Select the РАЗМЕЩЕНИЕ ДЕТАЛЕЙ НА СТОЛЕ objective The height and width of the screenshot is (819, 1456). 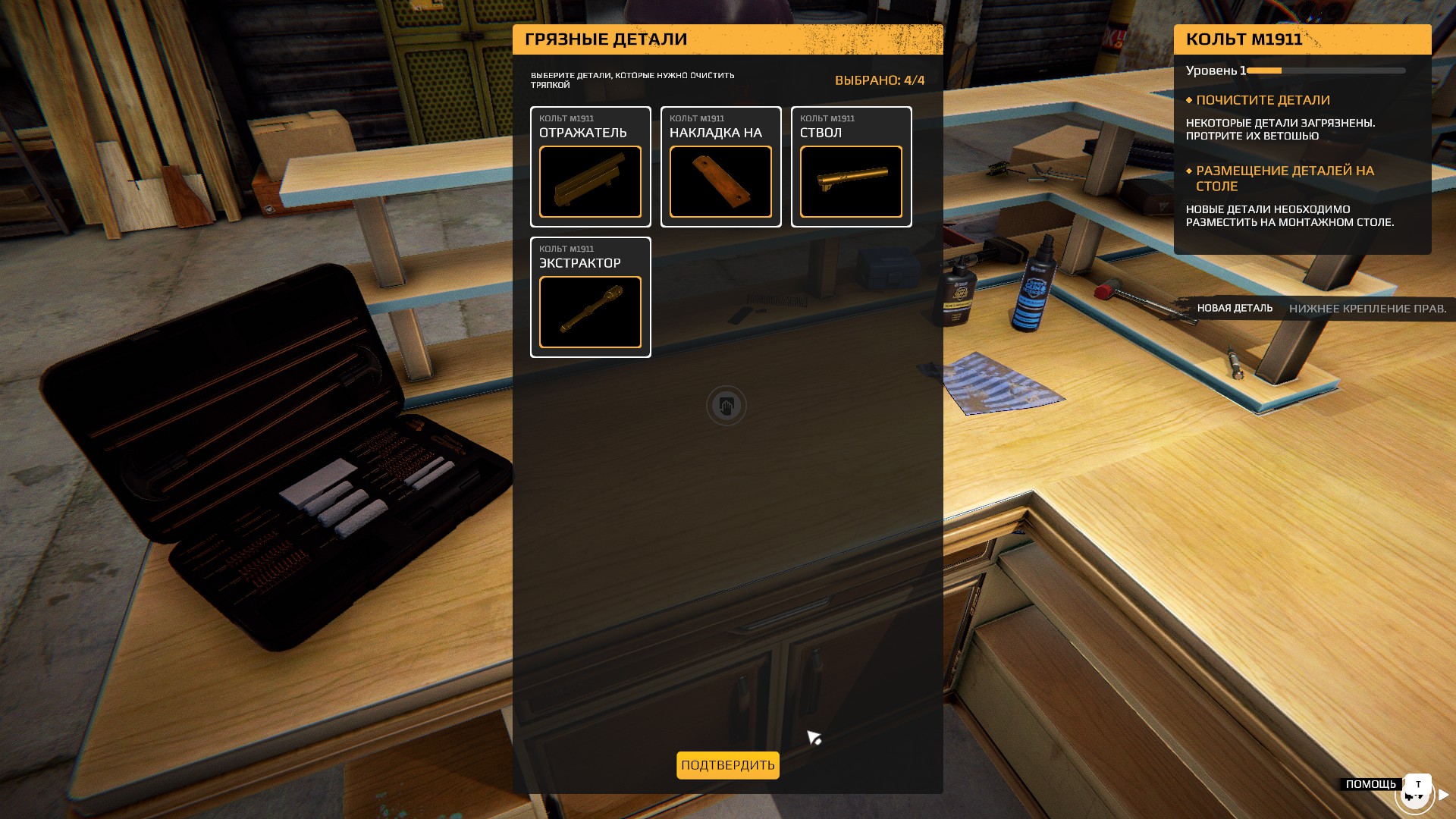pyautogui.click(x=1285, y=178)
